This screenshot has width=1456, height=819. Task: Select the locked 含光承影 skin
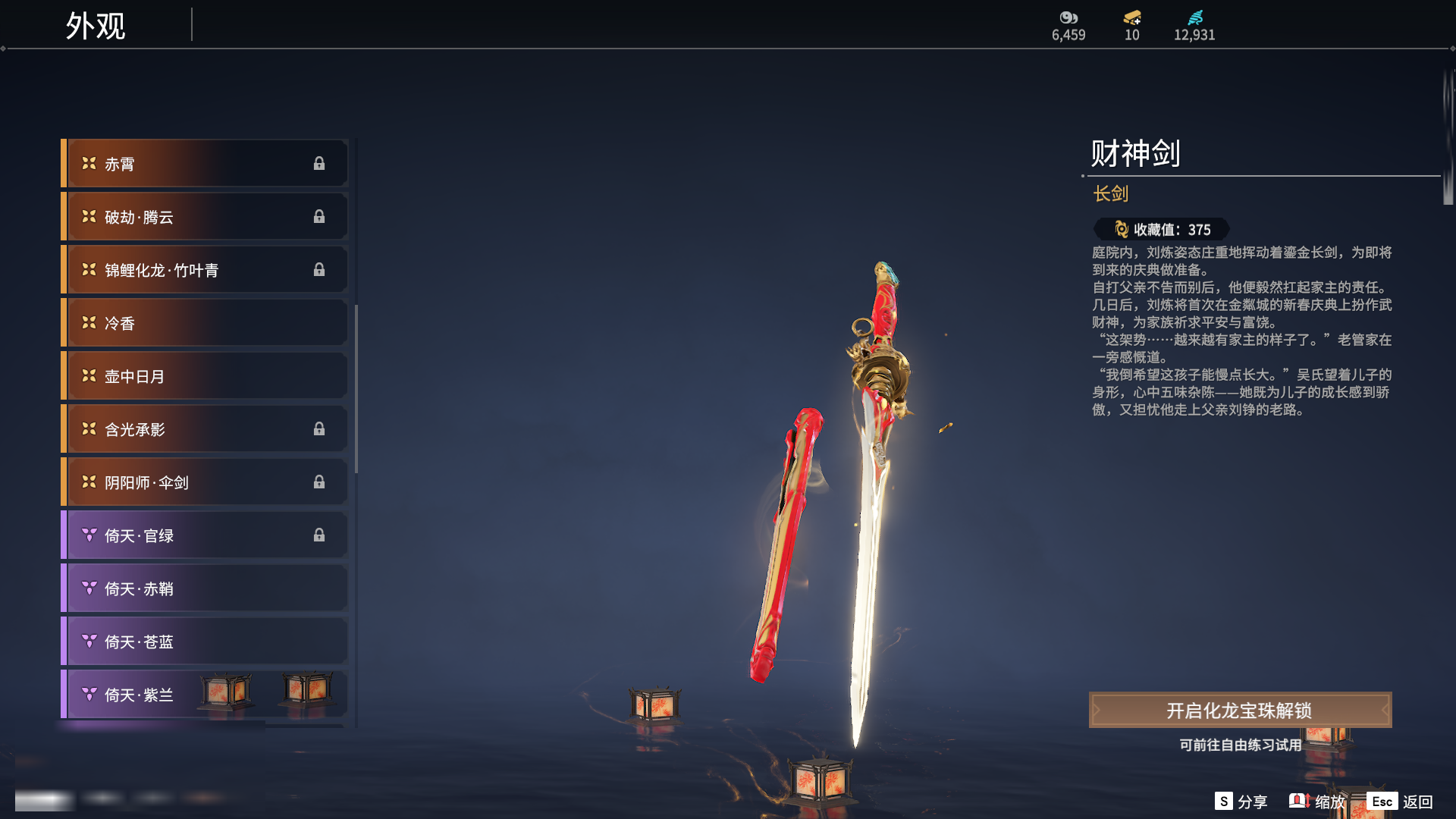click(x=205, y=429)
